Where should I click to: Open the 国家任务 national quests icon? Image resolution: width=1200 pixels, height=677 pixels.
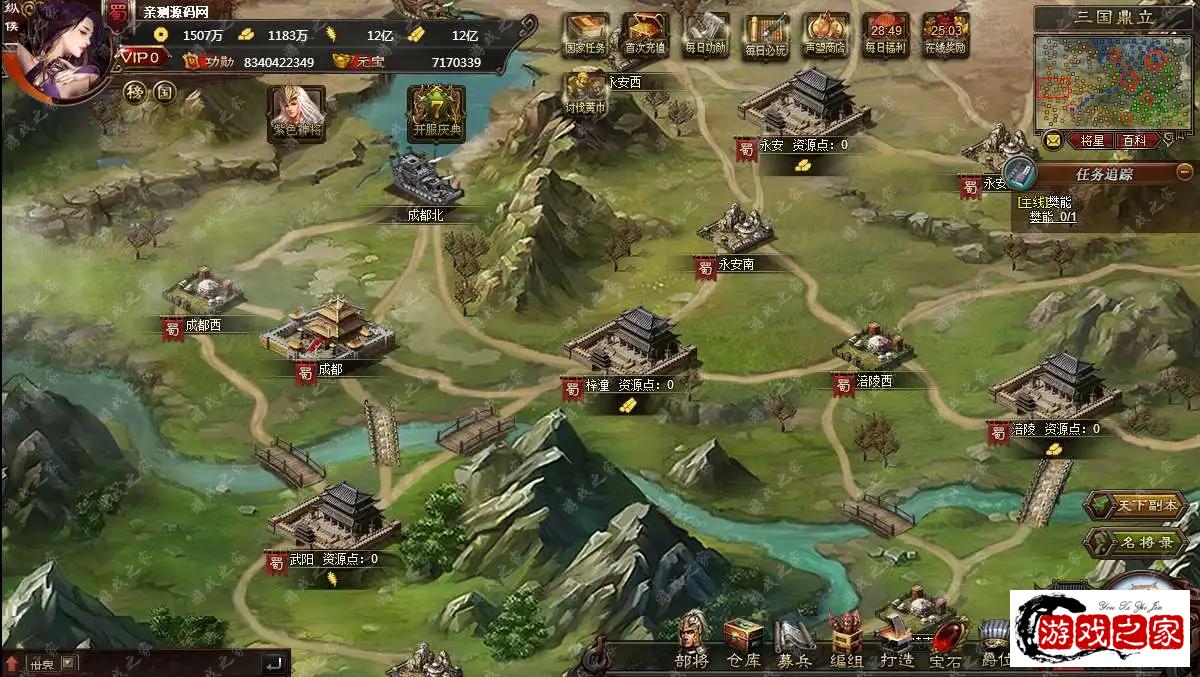[x=586, y=32]
